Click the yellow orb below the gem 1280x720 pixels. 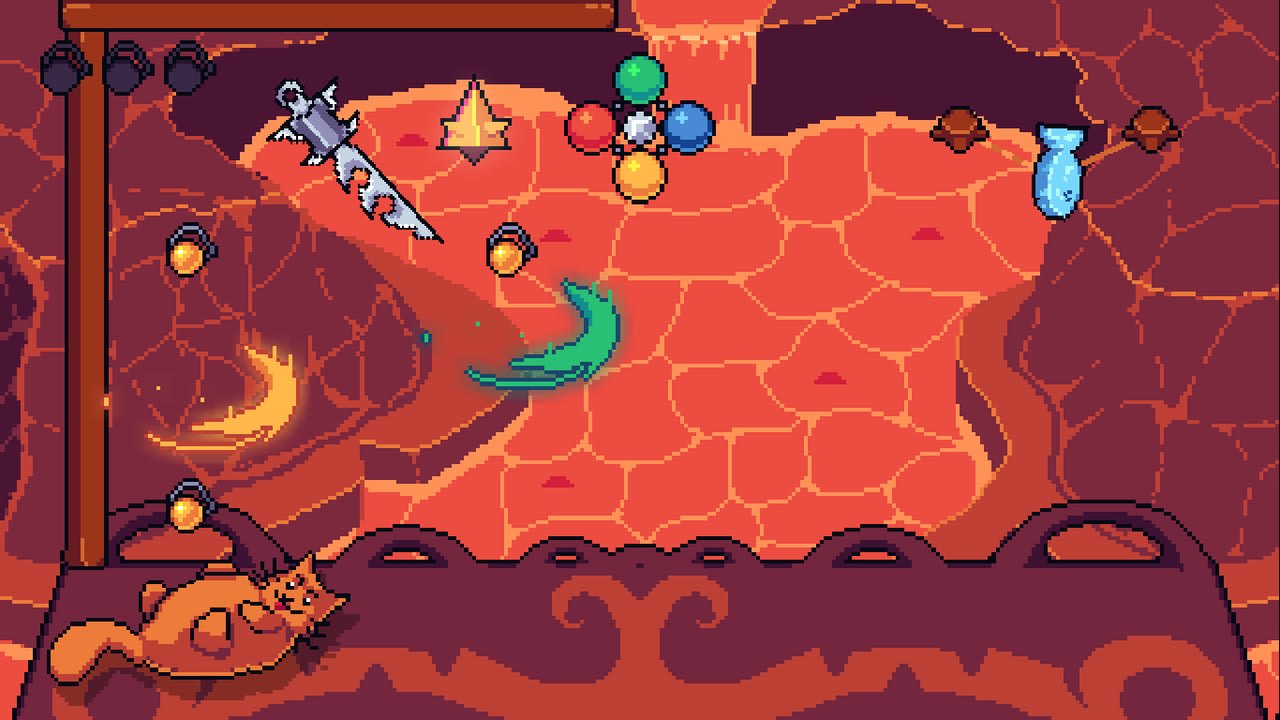coord(638,175)
